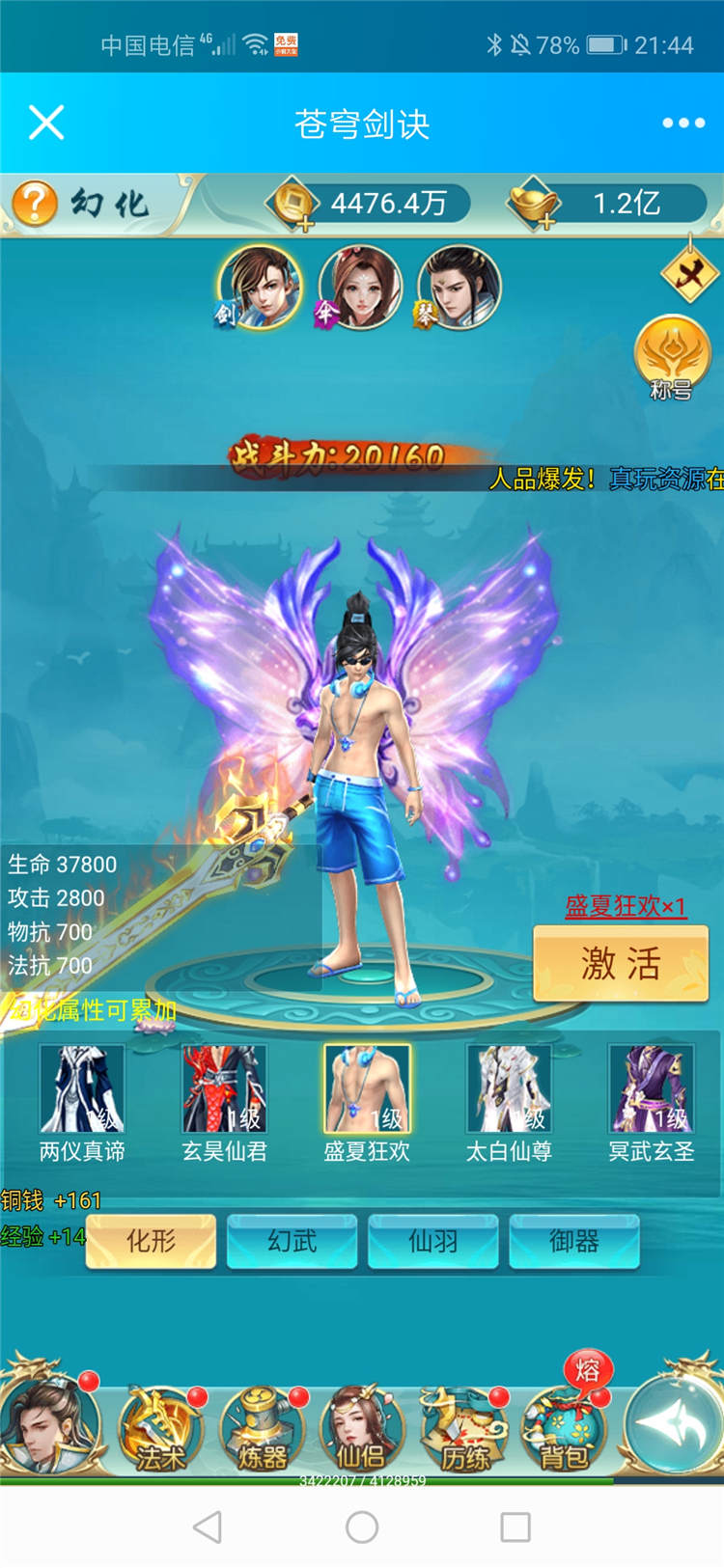This screenshot has width=724, height=1568.
Task: Activate the 盛夏狂欢 outfit with 激活
Action: tap(621, 963)
